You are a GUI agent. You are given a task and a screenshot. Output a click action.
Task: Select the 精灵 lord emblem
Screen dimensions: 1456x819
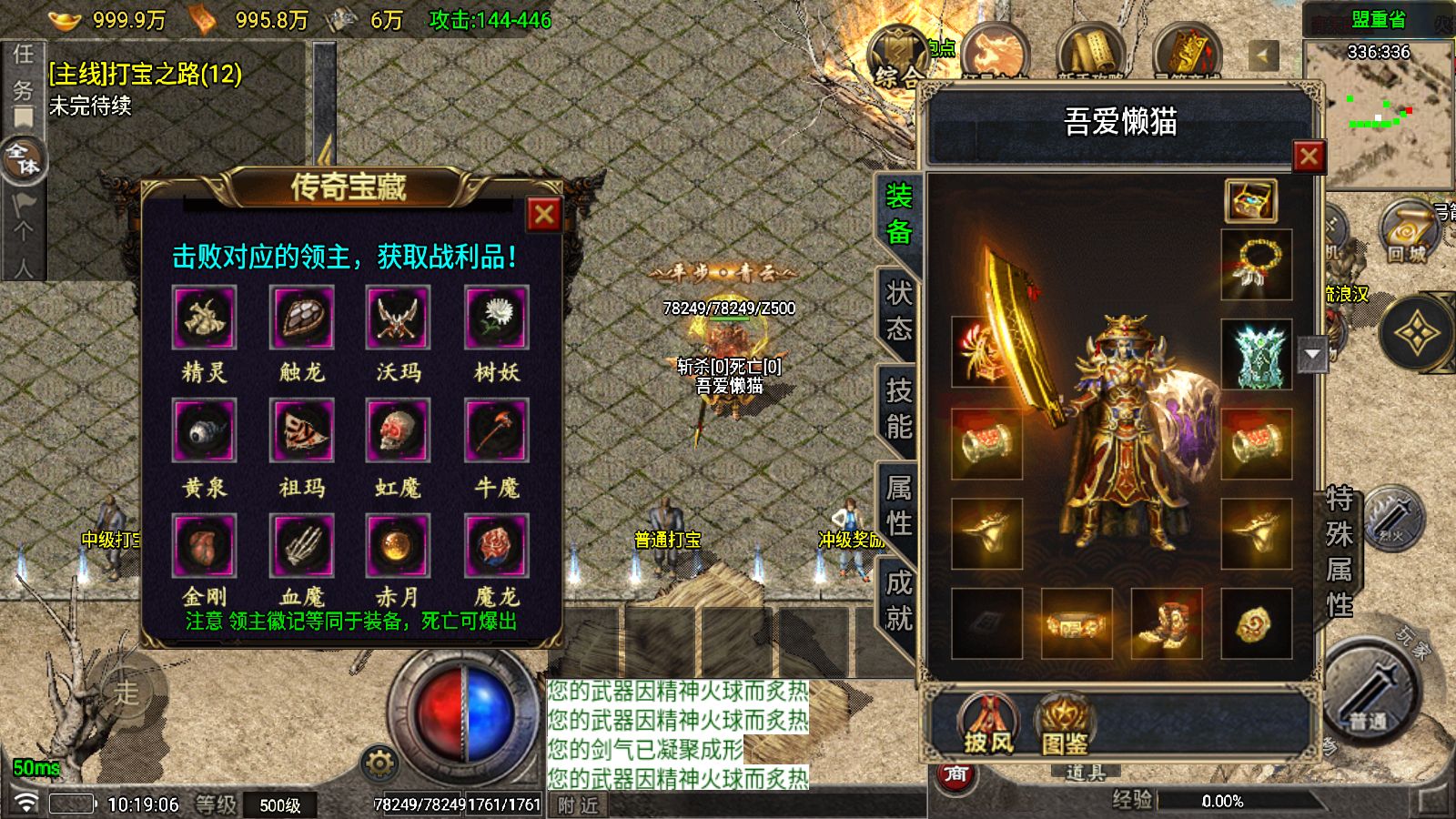(204, 318)
